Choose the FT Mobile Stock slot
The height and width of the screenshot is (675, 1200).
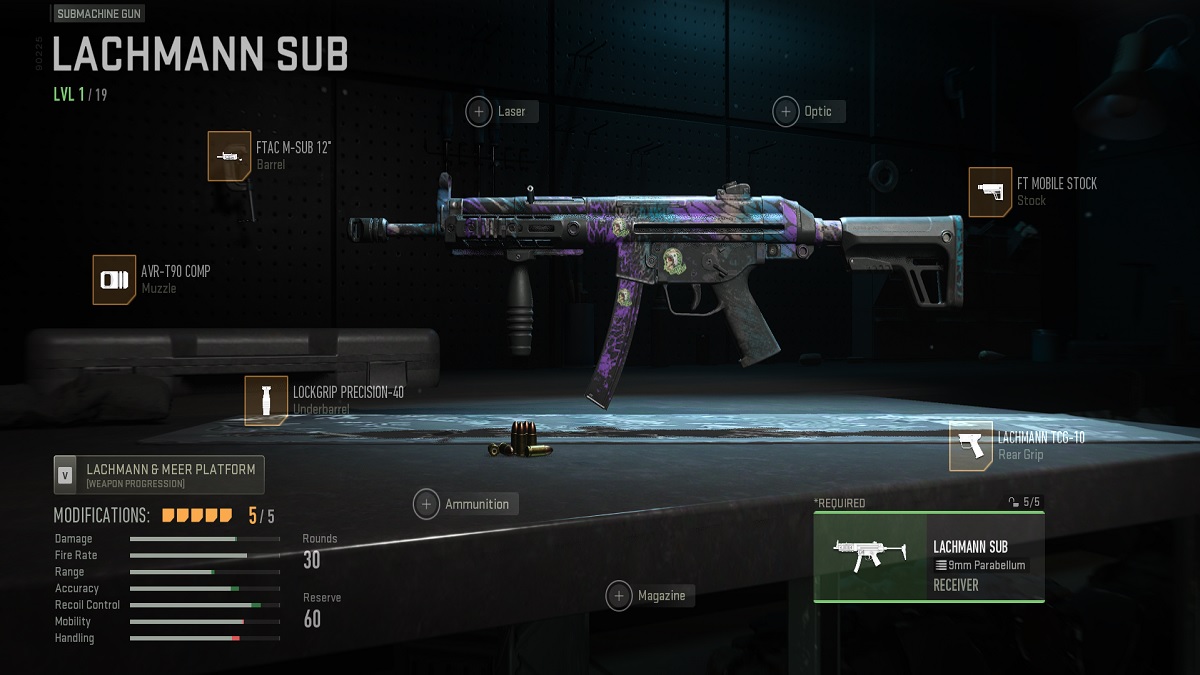coord(989,192)
